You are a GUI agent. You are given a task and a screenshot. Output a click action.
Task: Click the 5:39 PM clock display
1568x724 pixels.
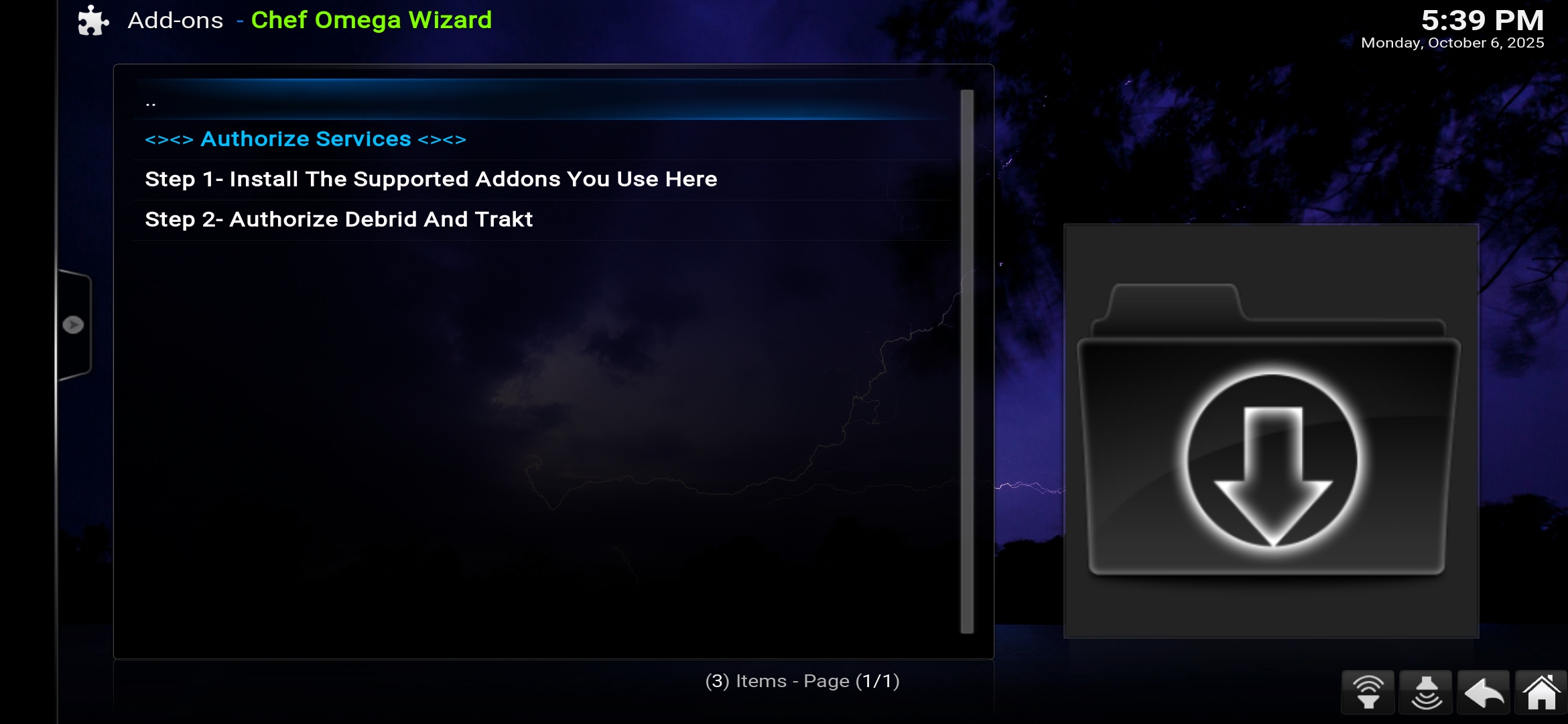tap(1482, 20)
